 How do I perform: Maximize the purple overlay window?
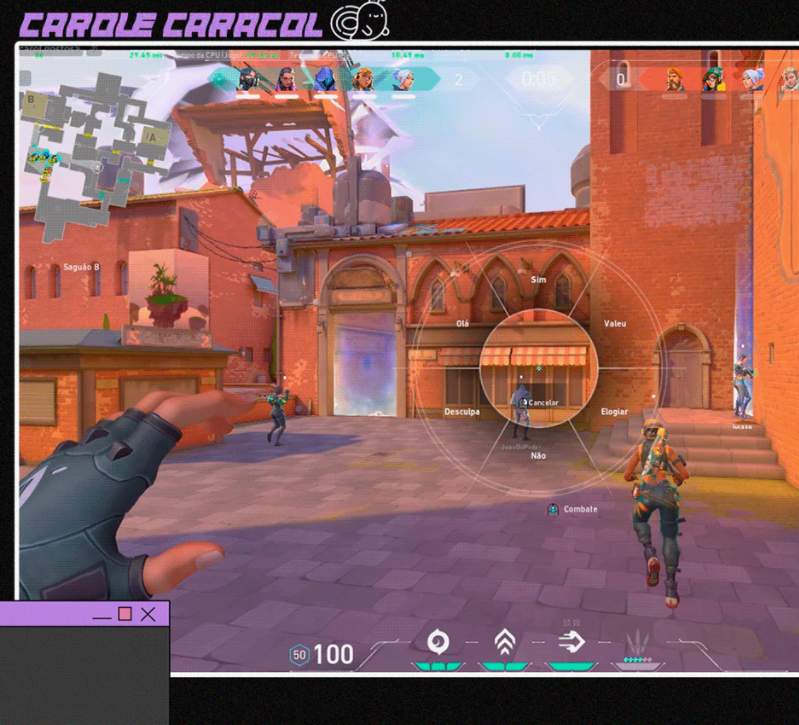[125, 614]
